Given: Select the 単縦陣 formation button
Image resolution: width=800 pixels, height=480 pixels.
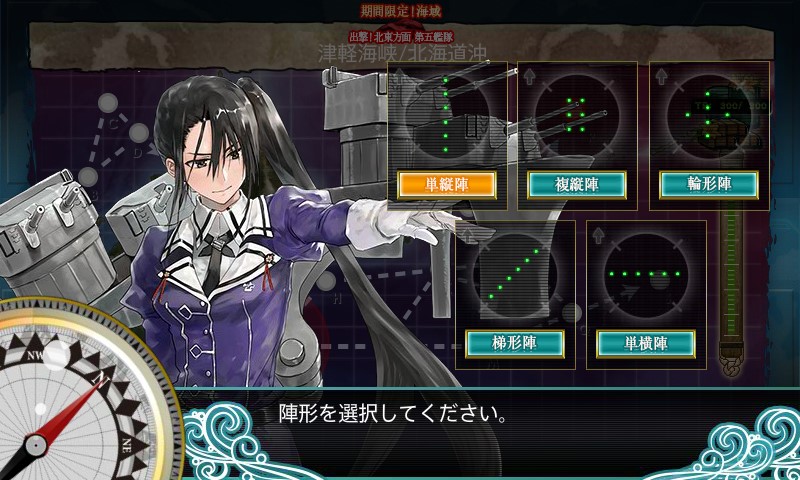Looking at the screenshot, I should 448,184.
